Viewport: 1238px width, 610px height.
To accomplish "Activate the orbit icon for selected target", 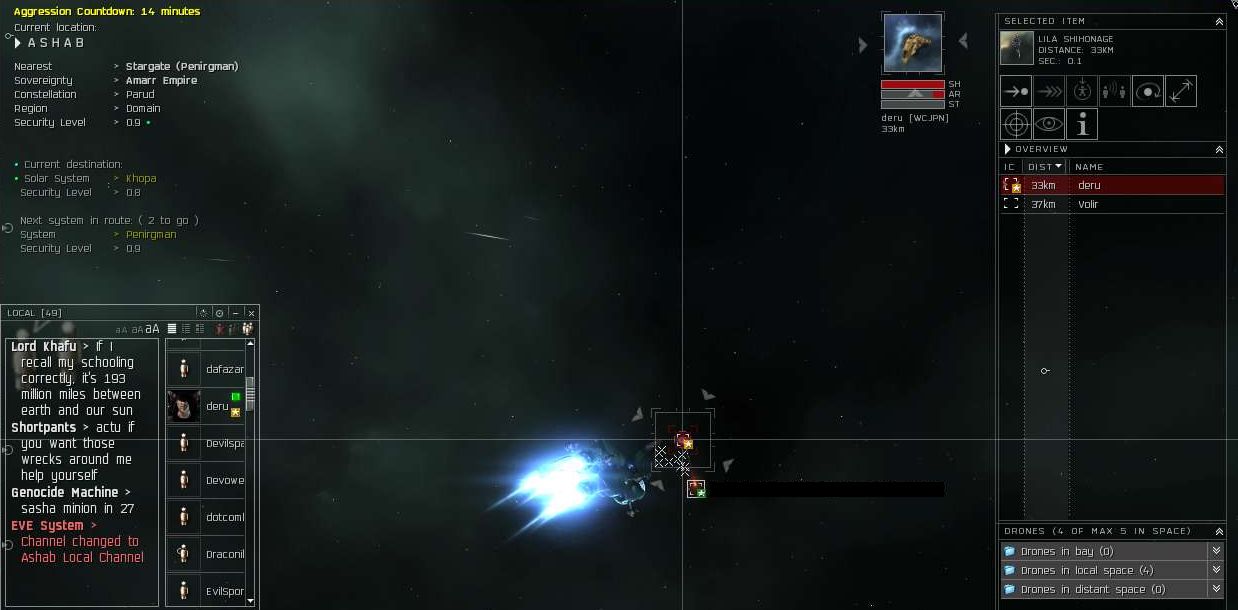I will click(1148, 91).
